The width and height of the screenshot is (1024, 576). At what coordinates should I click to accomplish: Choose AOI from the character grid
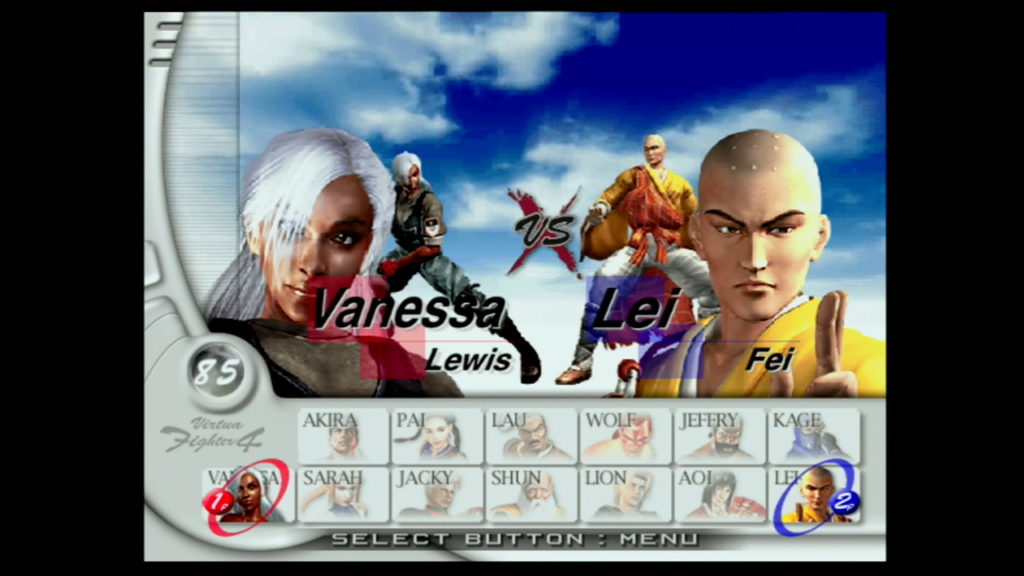[x=719, y=494]
